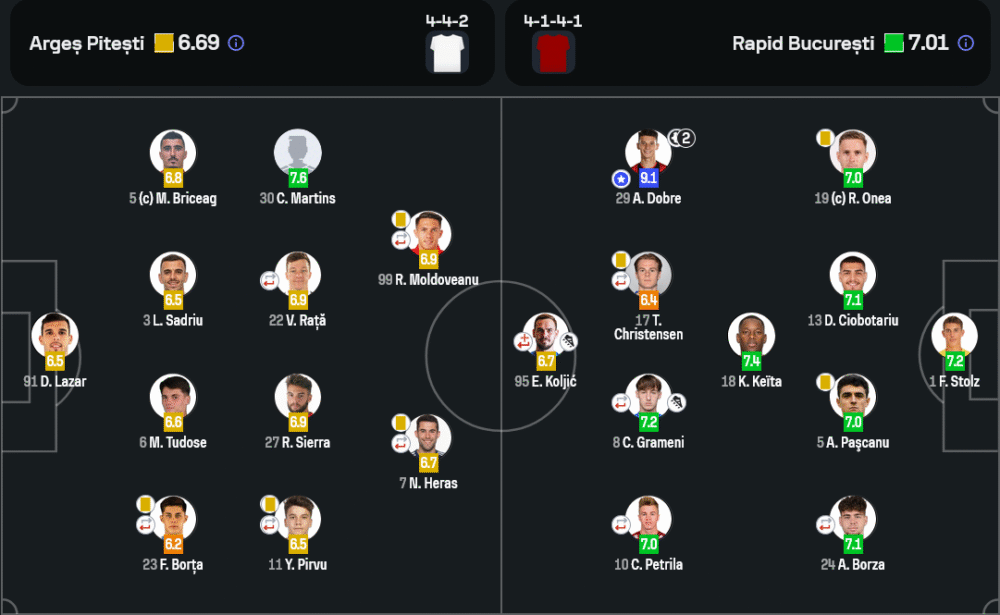Select T. Christensen's portrait

[x=648, y=275]
